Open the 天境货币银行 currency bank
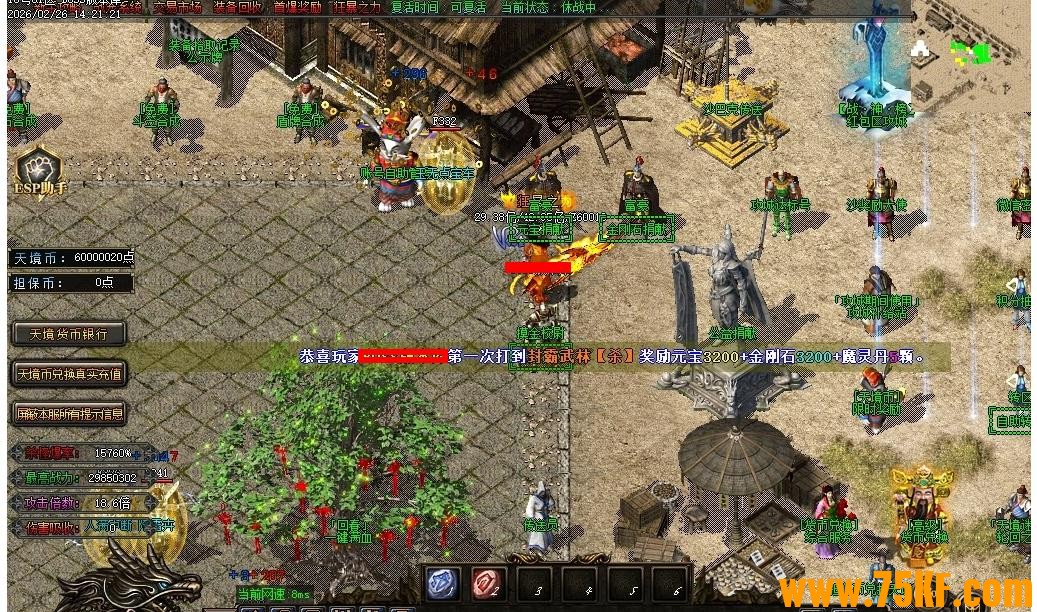The image size is (1037, 612). (69, 334)
